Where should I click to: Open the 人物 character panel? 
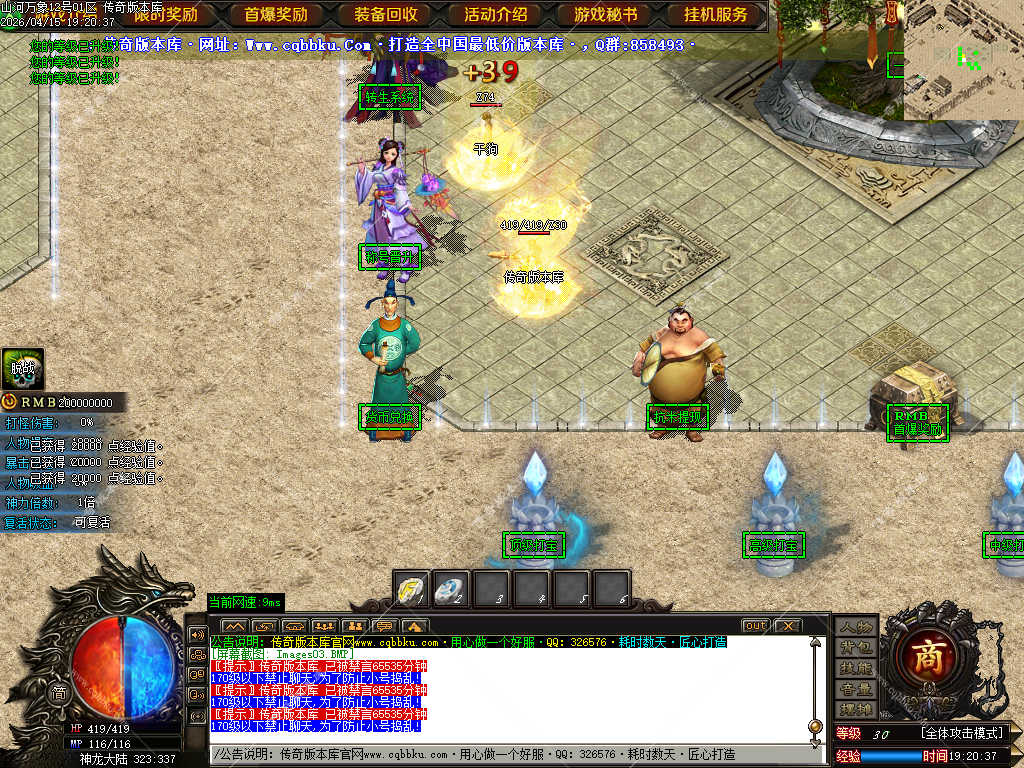tap(856, 627)
